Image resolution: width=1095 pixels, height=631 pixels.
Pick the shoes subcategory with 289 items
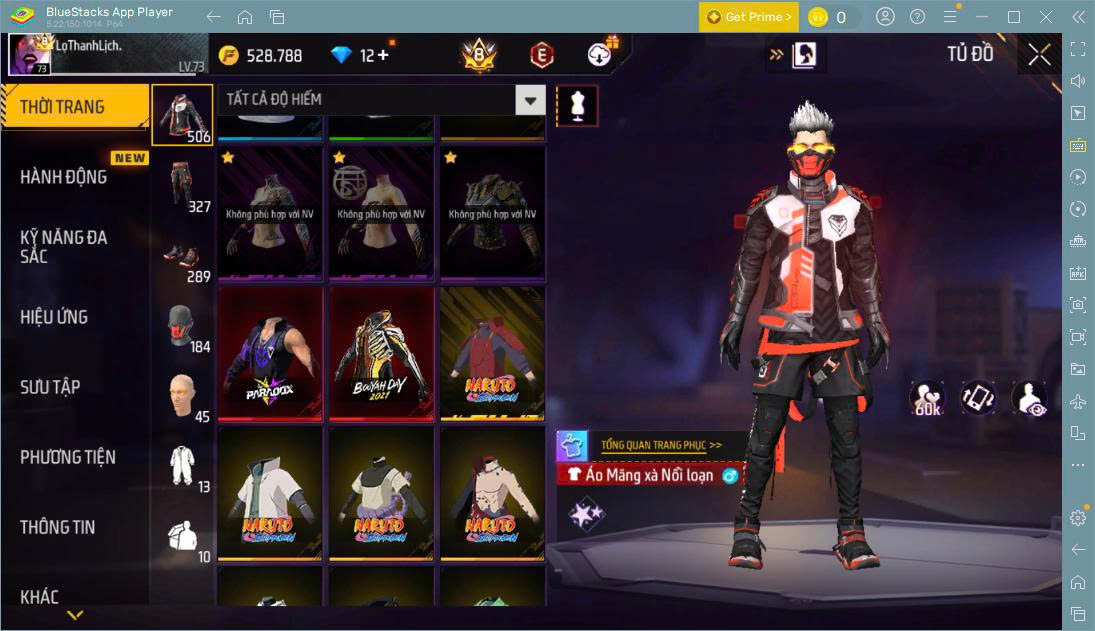[x=182, y=255]
